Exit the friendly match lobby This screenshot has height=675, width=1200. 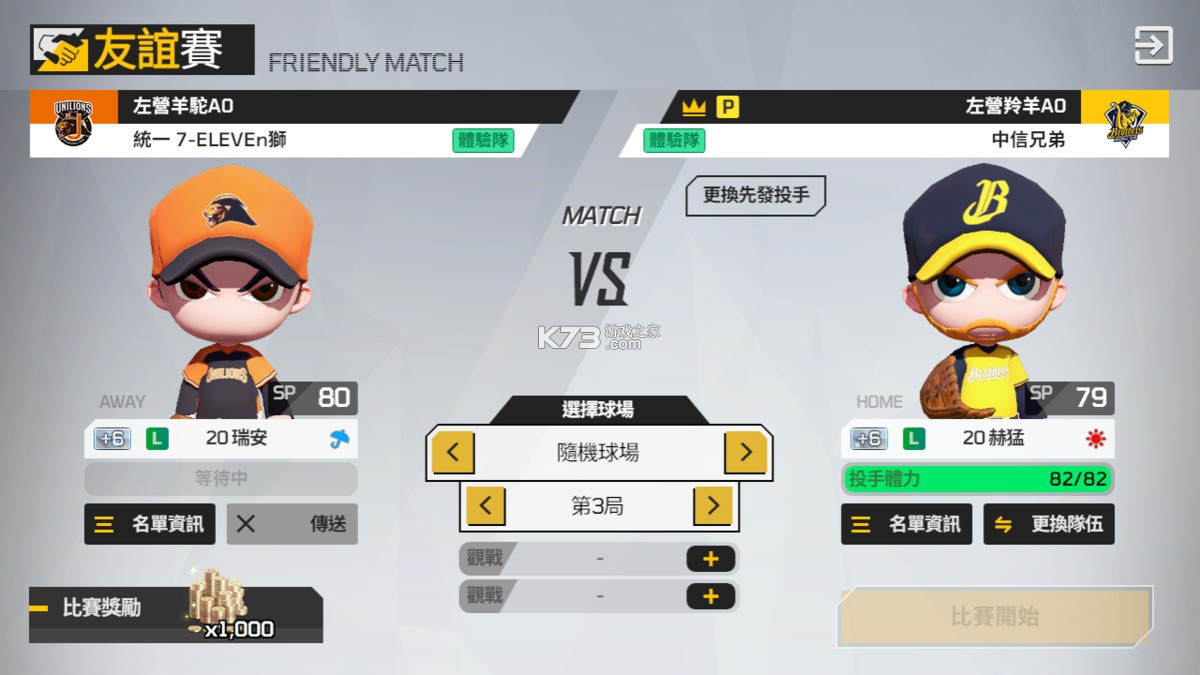pos(1152,46)
